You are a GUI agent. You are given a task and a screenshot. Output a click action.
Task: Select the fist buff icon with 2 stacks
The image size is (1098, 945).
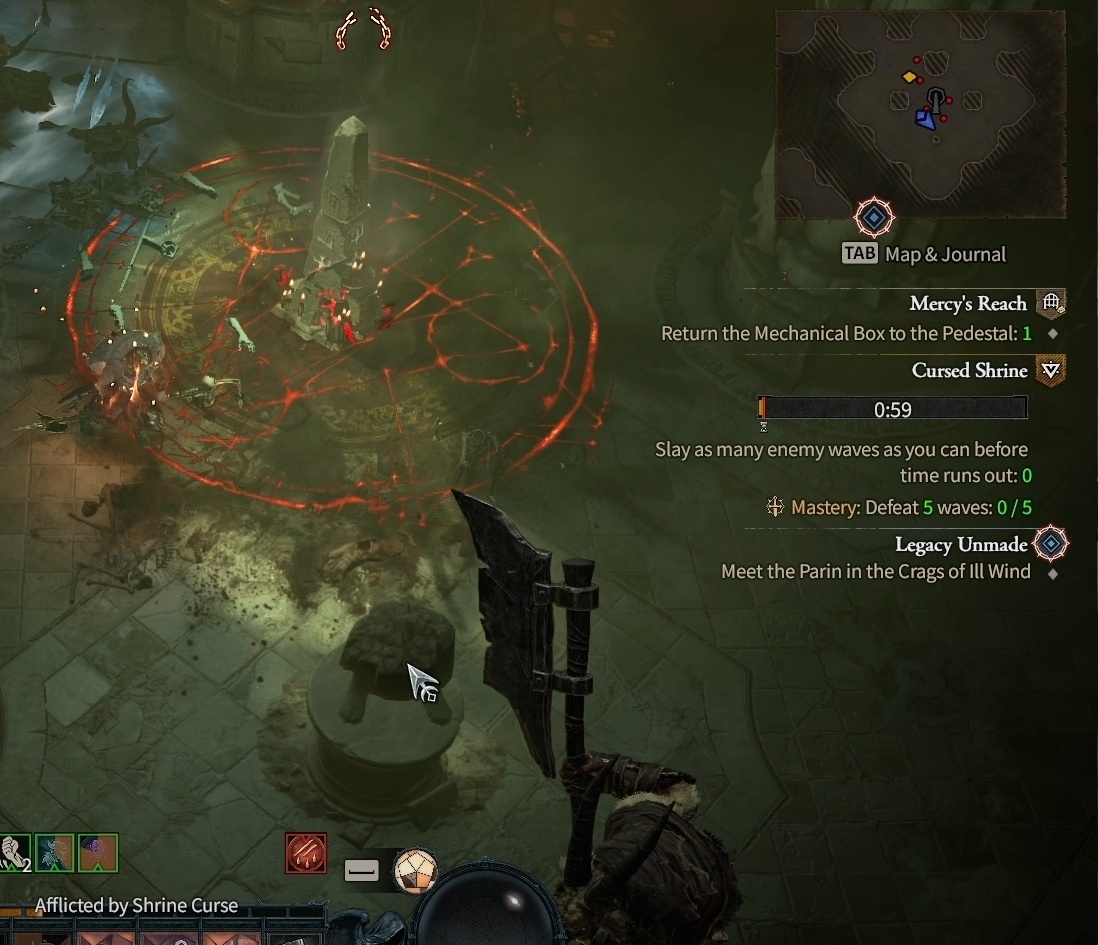[x=14, y=853]
